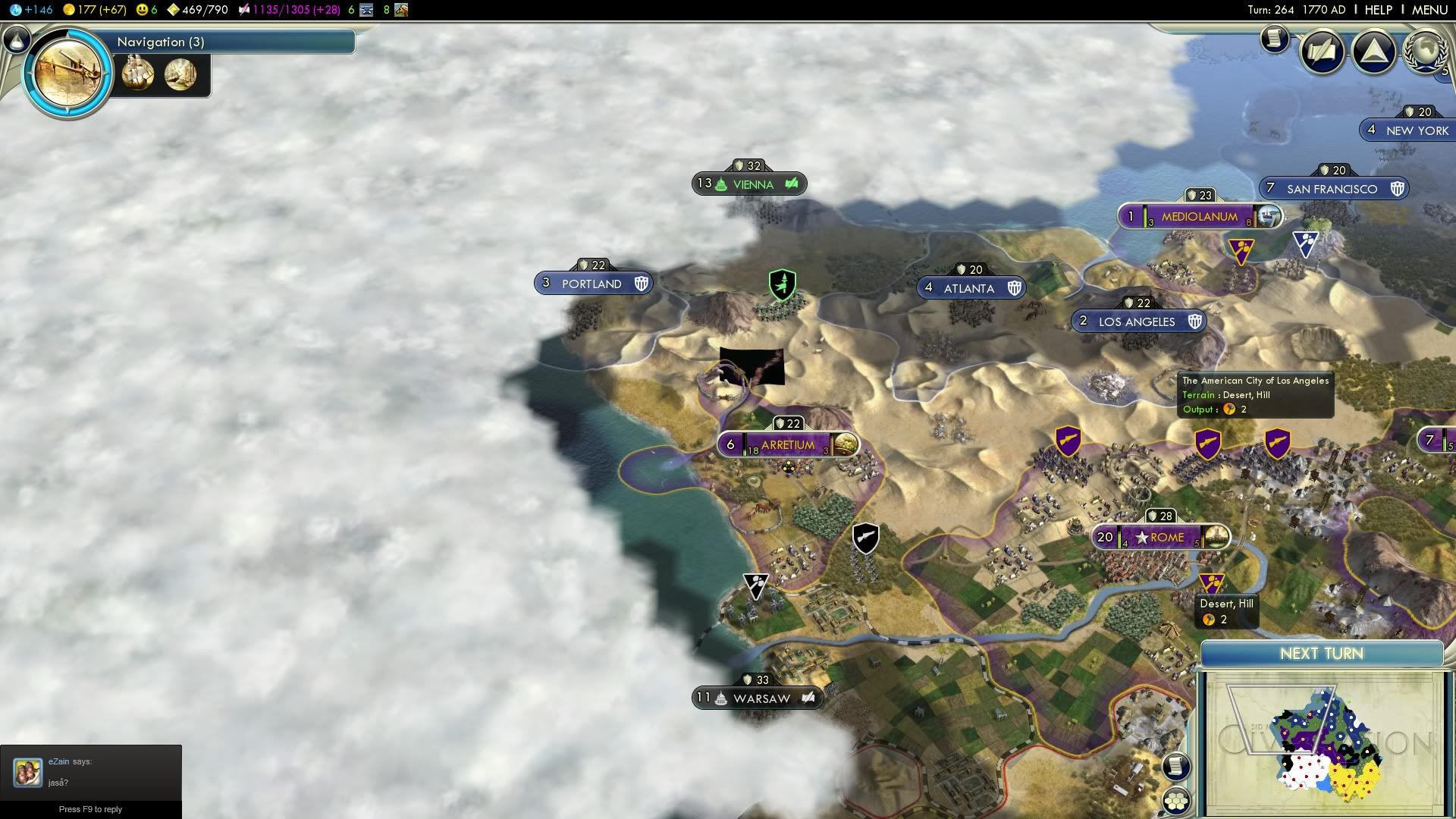
Task: Open the social policies scroll-and-quill button
Action: pos(1322,52)
